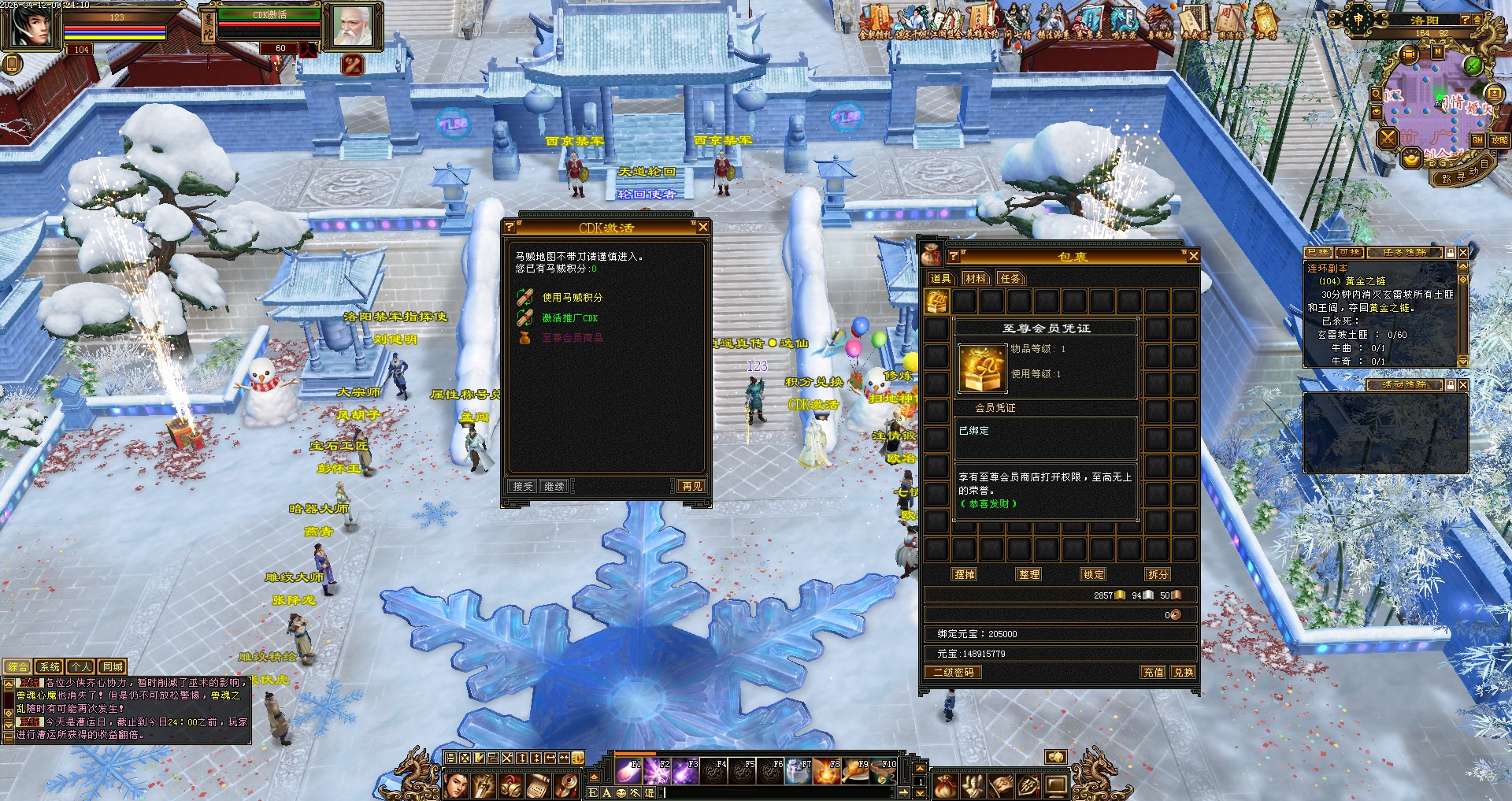This screenshot has width=1512, height=801.
Task: Switch to the 材料 materials tab
Action: (975, 278)
